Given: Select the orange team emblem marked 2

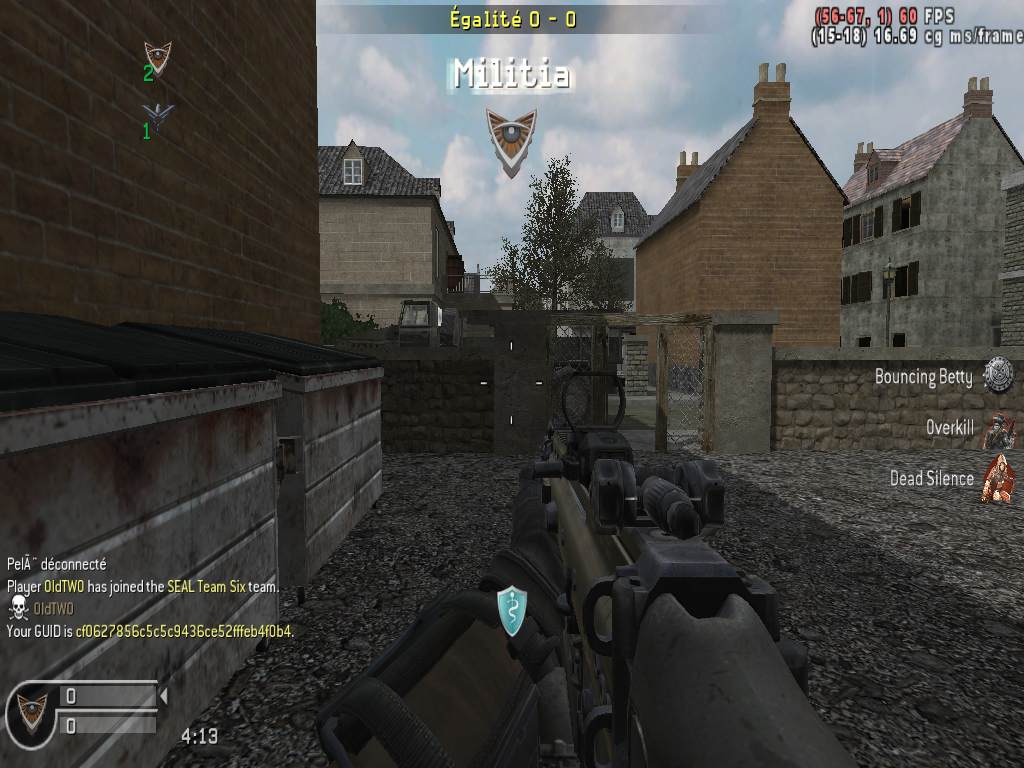Looking at the screenshot, I should (x=157, y=57).
